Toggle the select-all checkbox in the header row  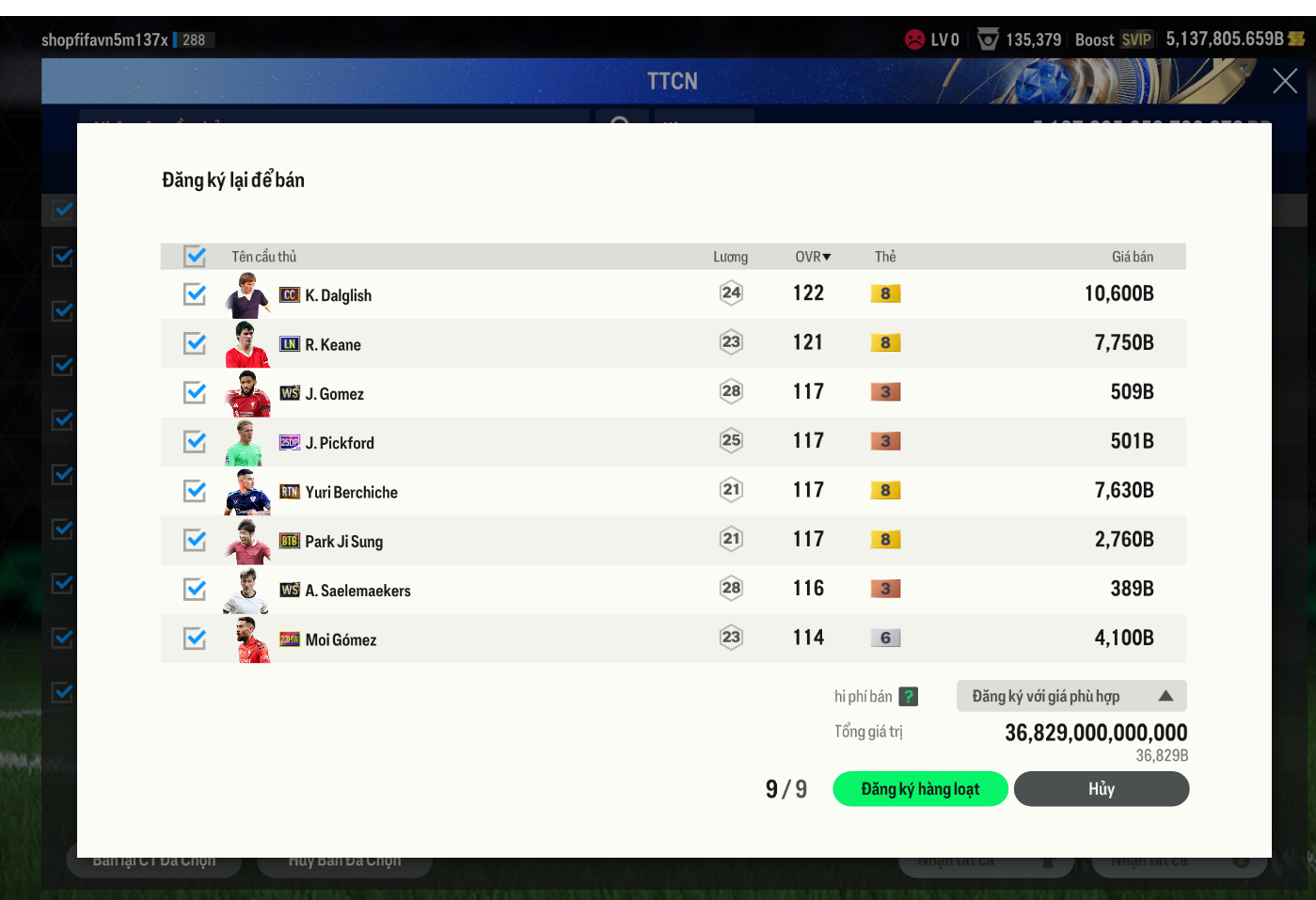(195, 256)
